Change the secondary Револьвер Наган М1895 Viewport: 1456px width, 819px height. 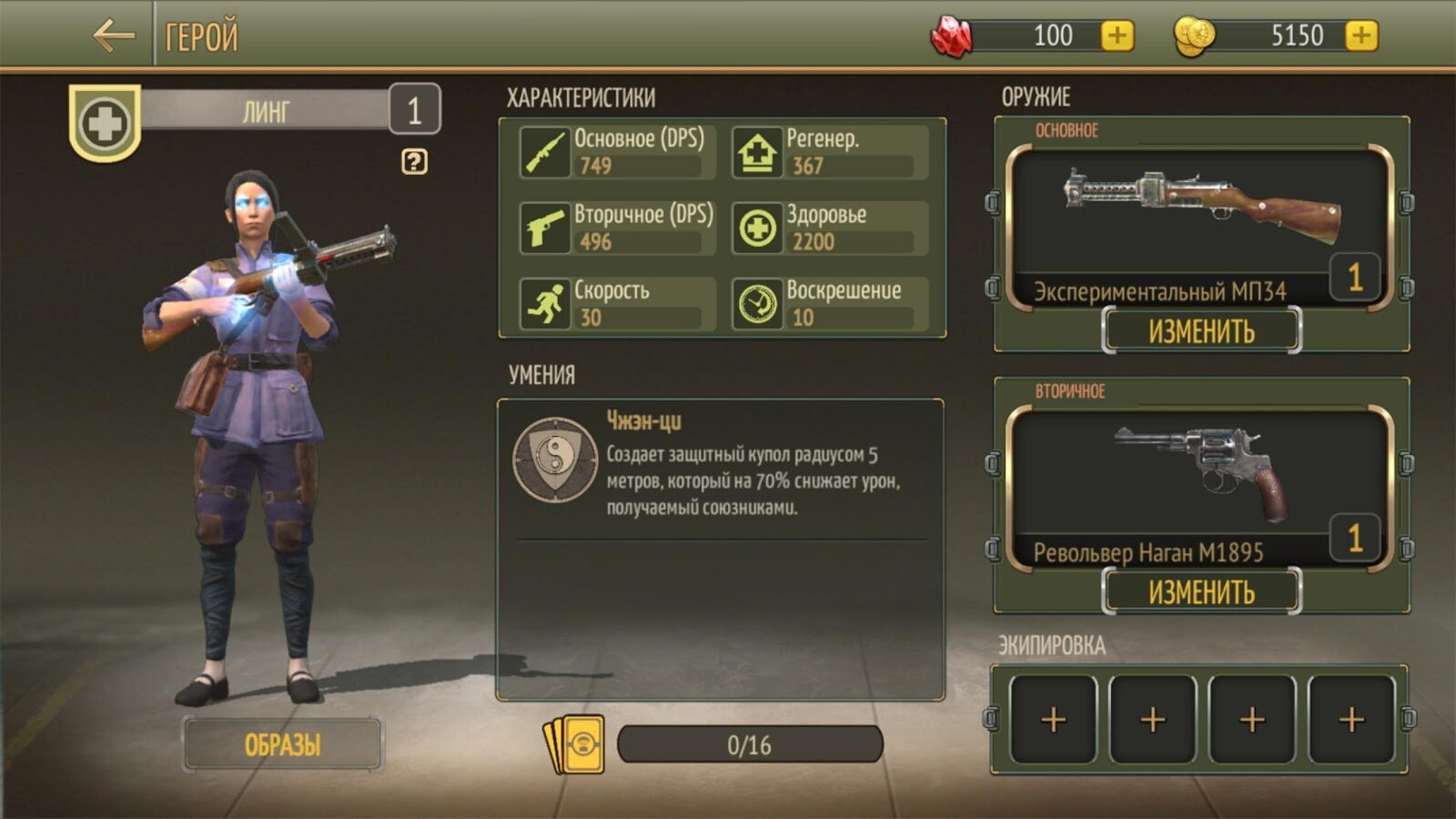[x=1201, y=592]
